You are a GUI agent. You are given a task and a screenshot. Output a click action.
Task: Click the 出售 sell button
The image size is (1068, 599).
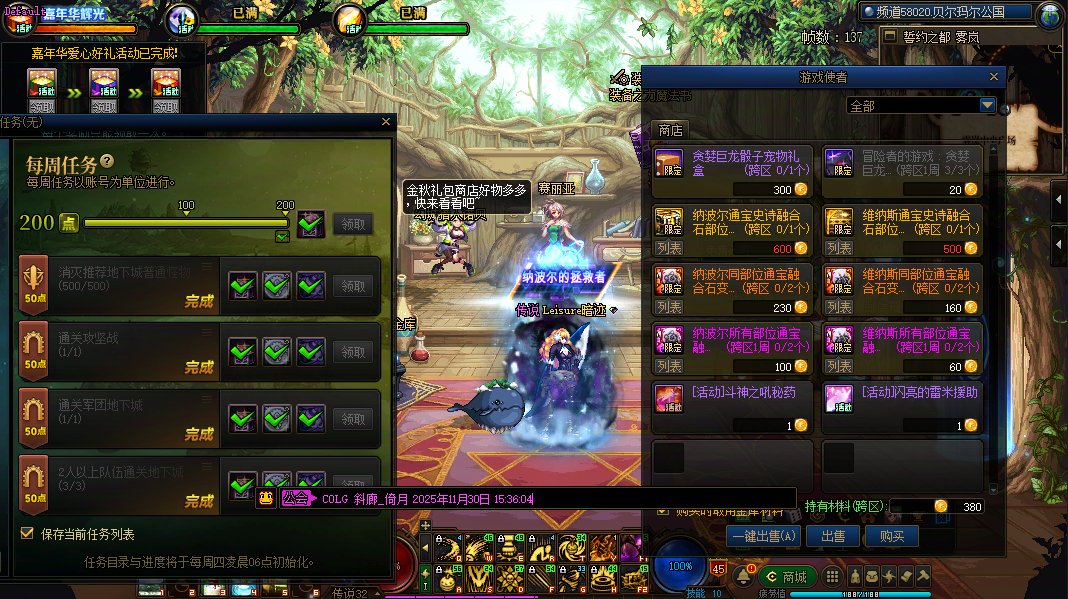(833, 536)
